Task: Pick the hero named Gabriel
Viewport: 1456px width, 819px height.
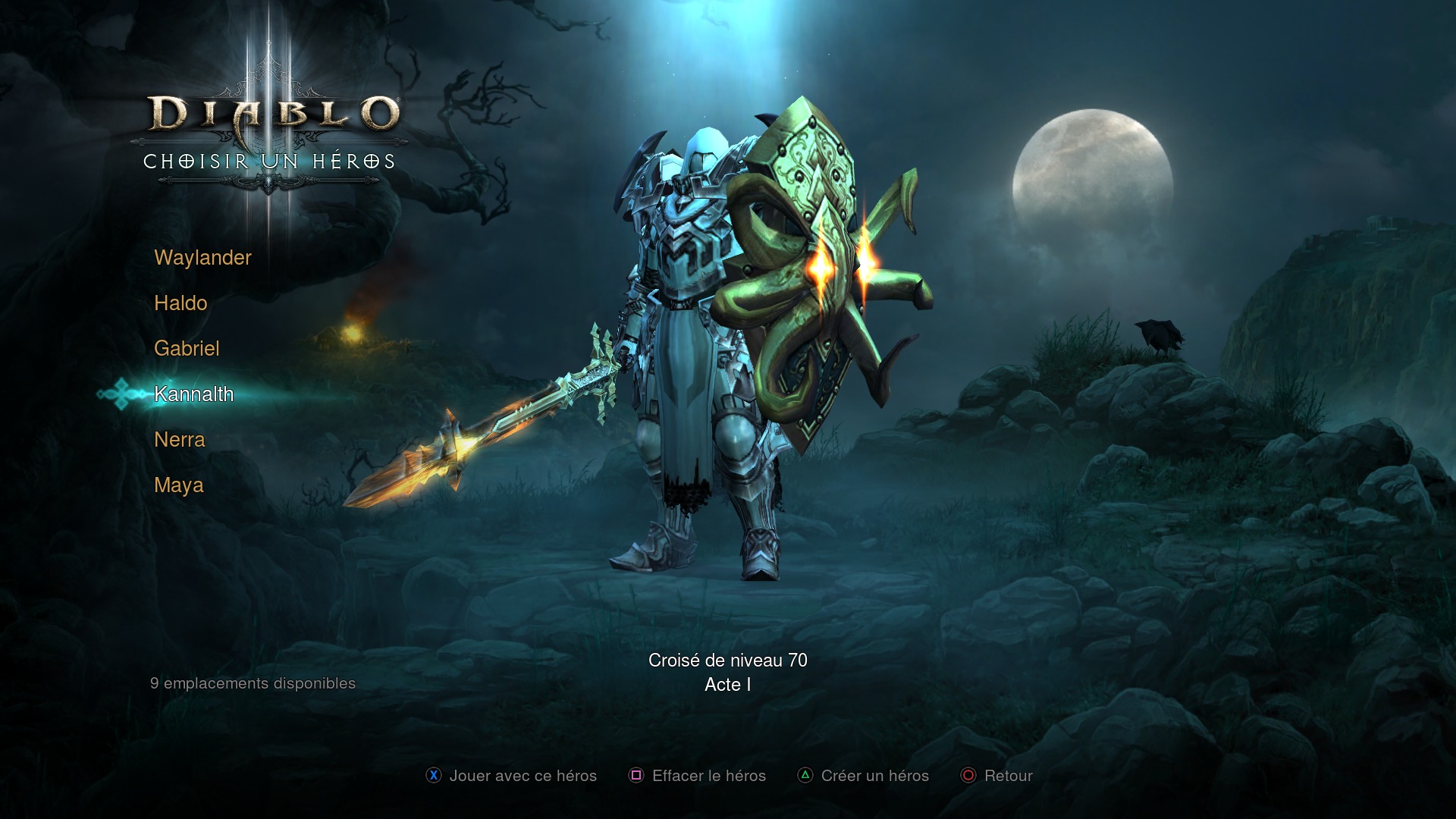Action: click(187, 349)
